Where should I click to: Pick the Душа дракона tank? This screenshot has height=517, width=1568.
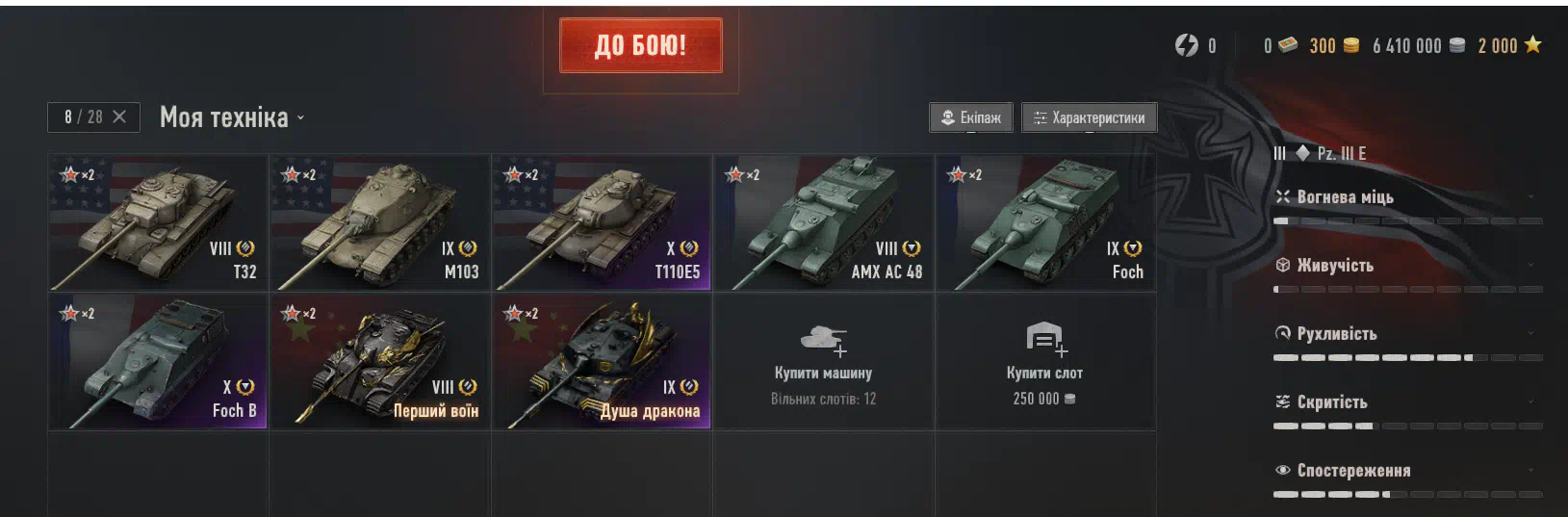point(602,361)
